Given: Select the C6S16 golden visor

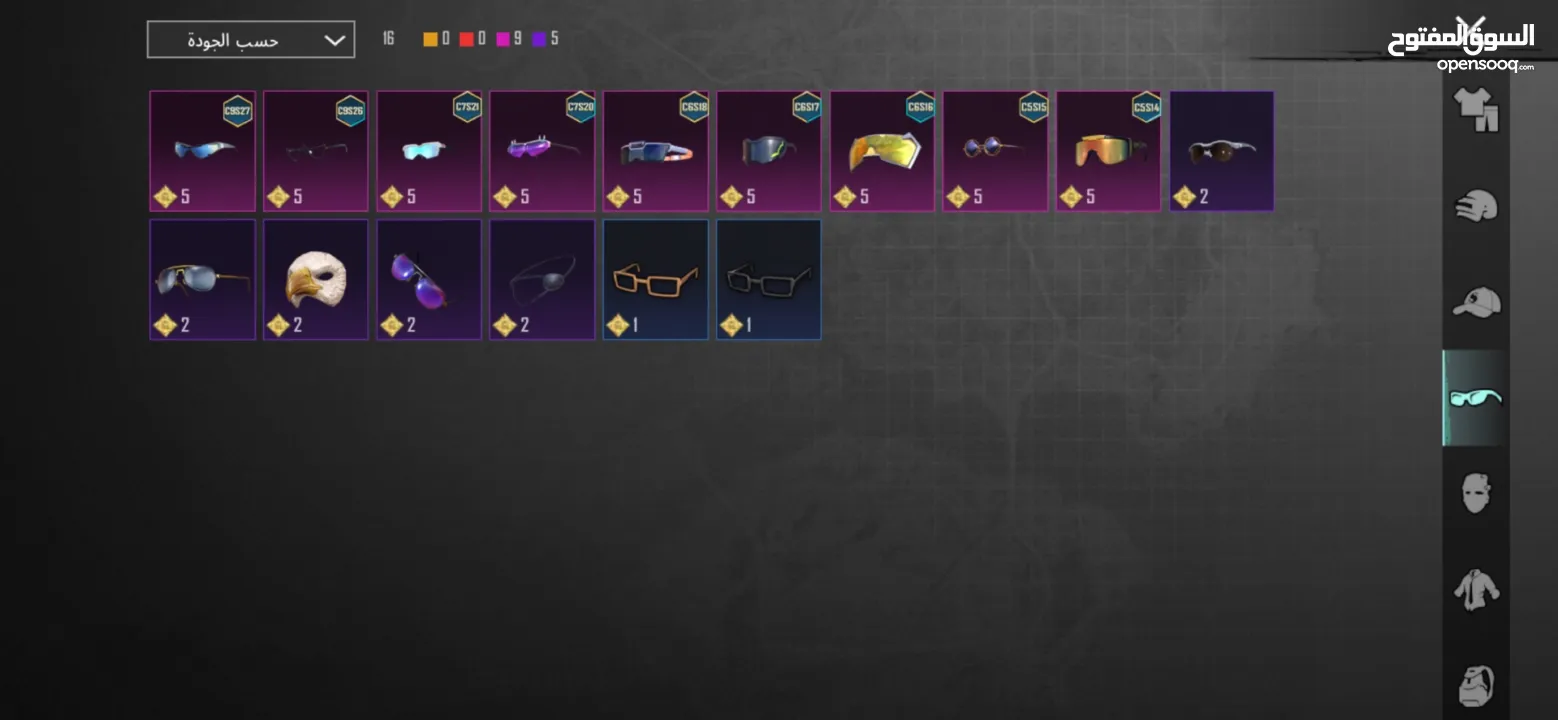Looking at the screenshot, I should (882, 151).
